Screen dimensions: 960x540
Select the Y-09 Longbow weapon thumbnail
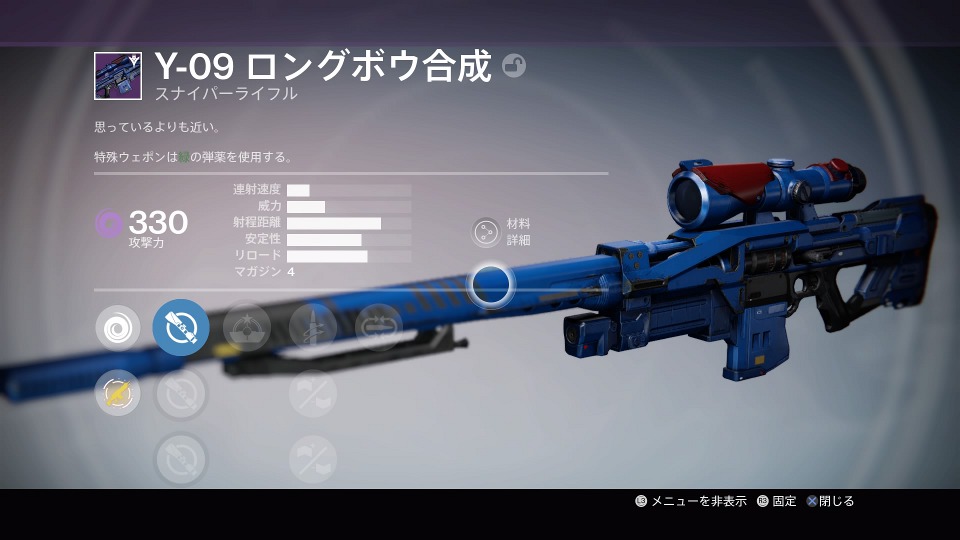coord(118,76)
